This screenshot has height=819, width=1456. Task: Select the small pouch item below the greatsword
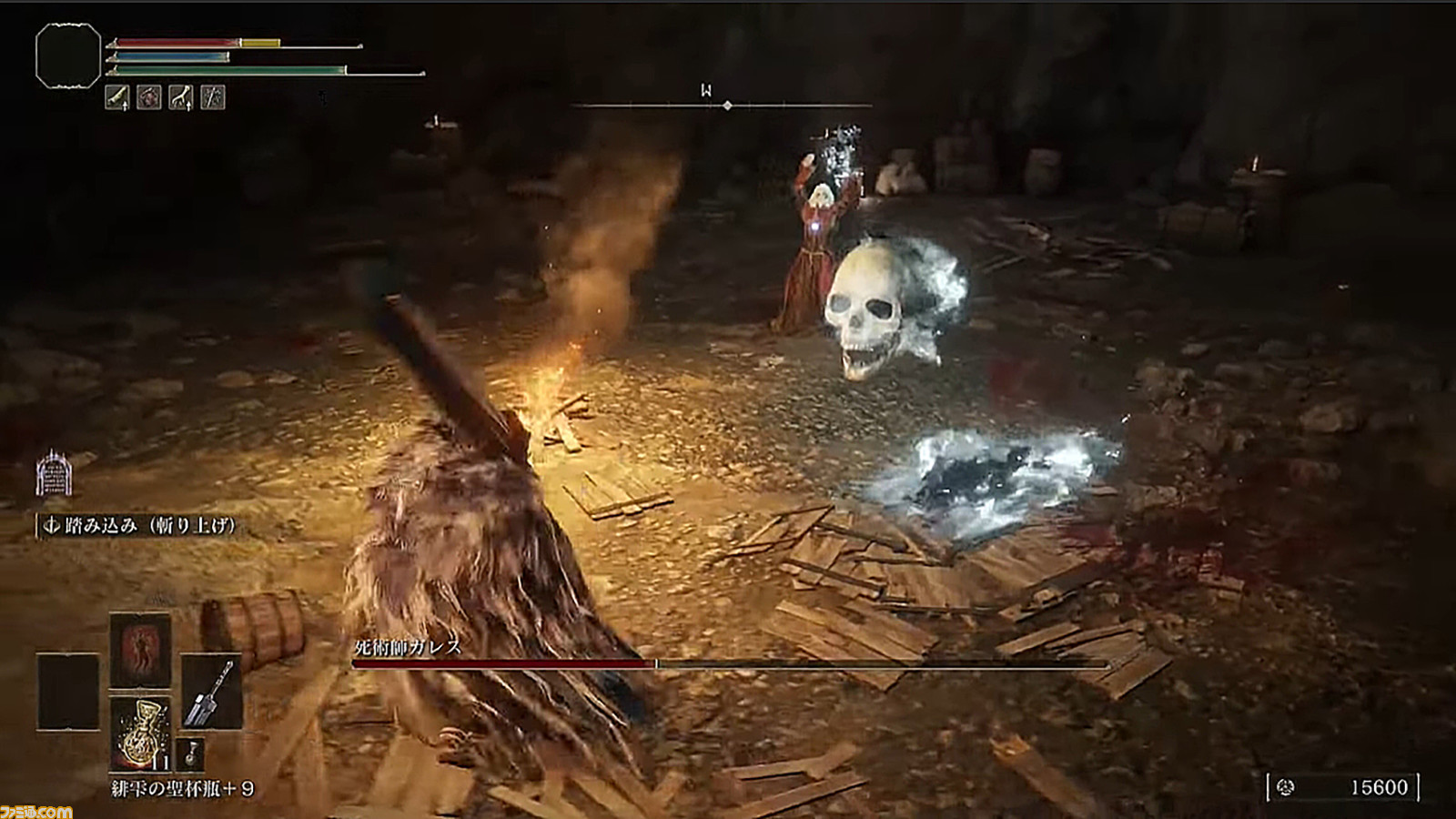tap(191, 754)
